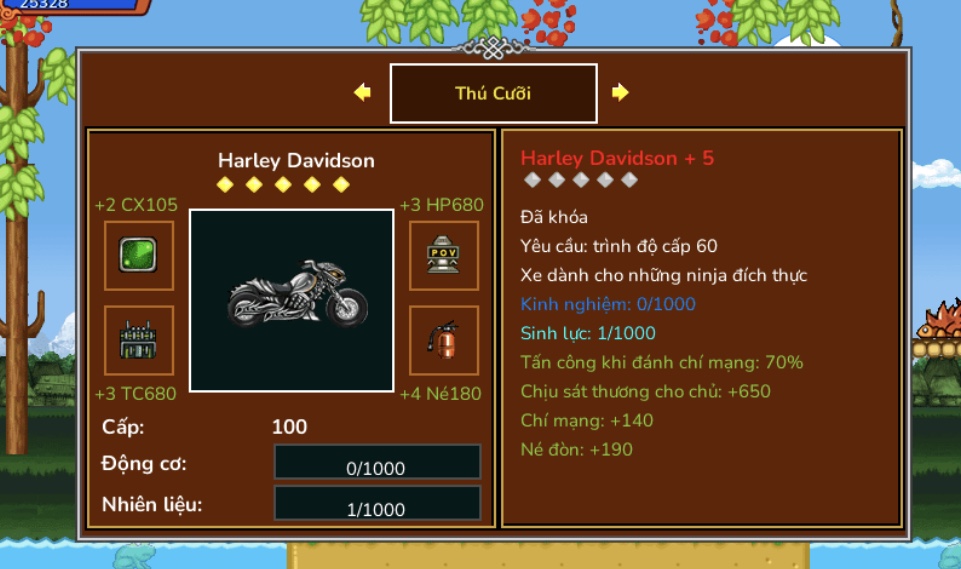Go to next tab with right arrow

point(620,92)
